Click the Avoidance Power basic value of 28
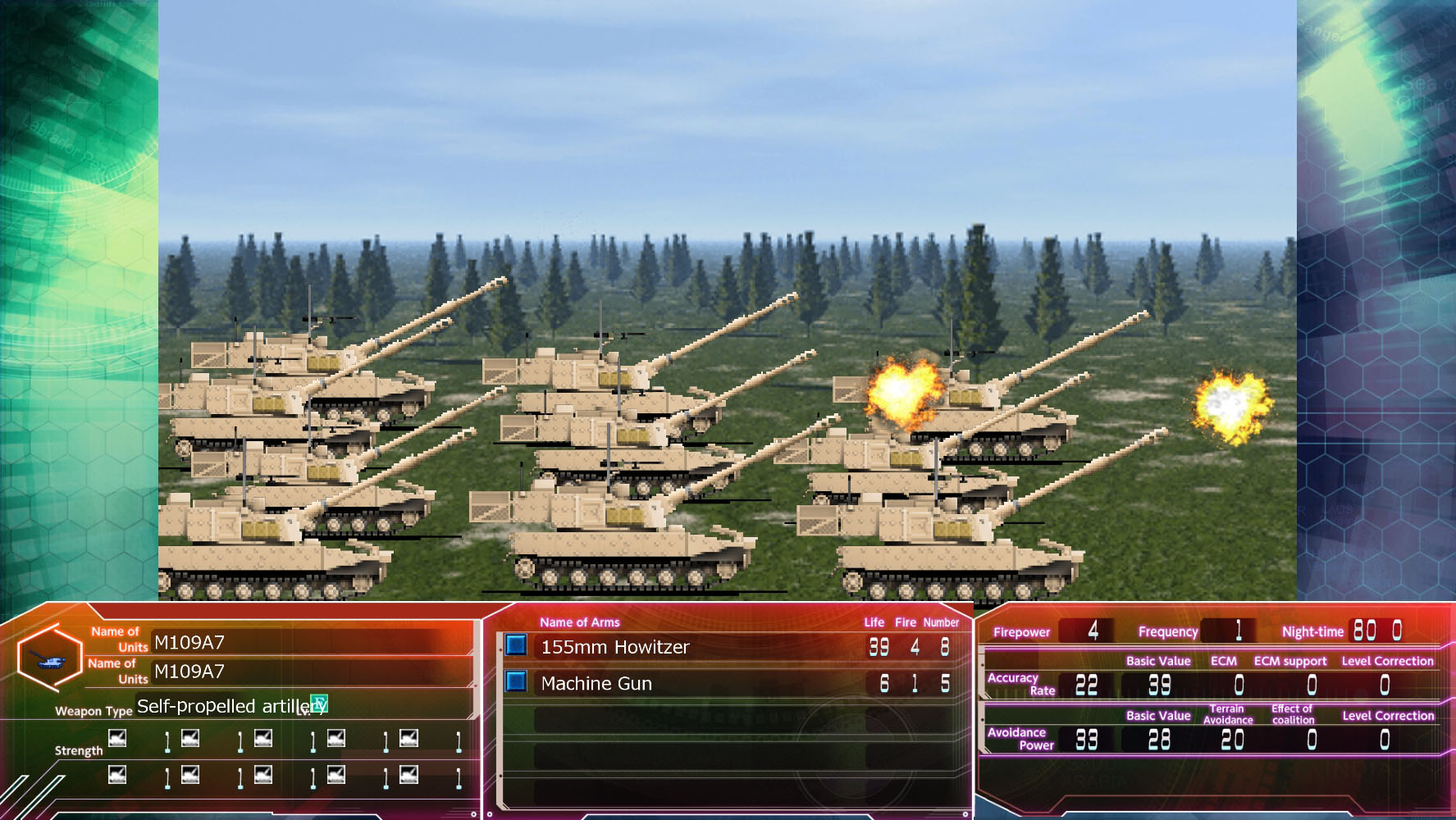 [x=1159, y=739]
